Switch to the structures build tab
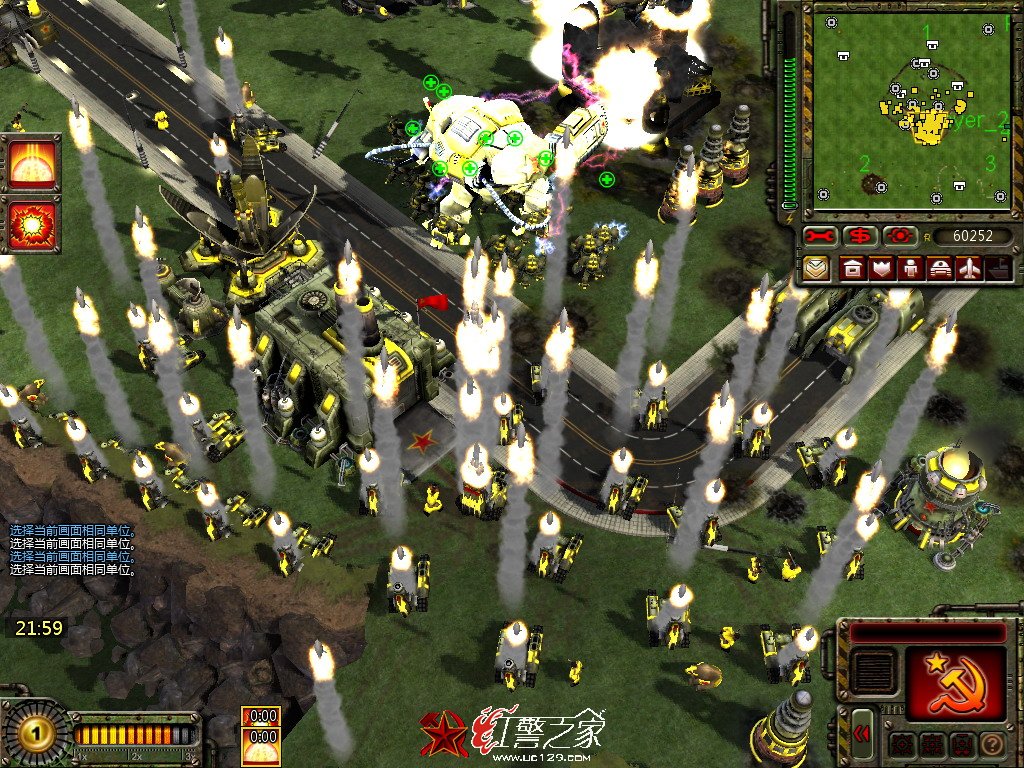 852,268
